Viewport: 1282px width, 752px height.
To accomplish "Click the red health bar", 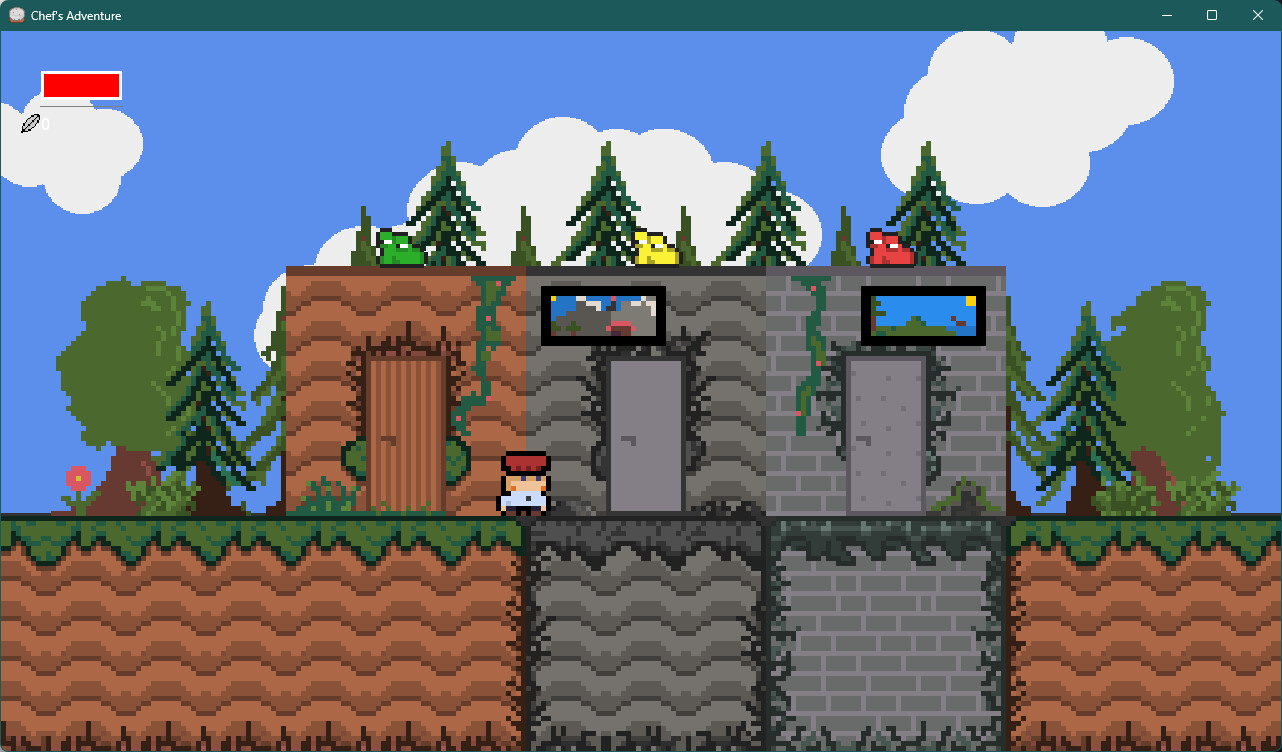I will coord(80,85).
